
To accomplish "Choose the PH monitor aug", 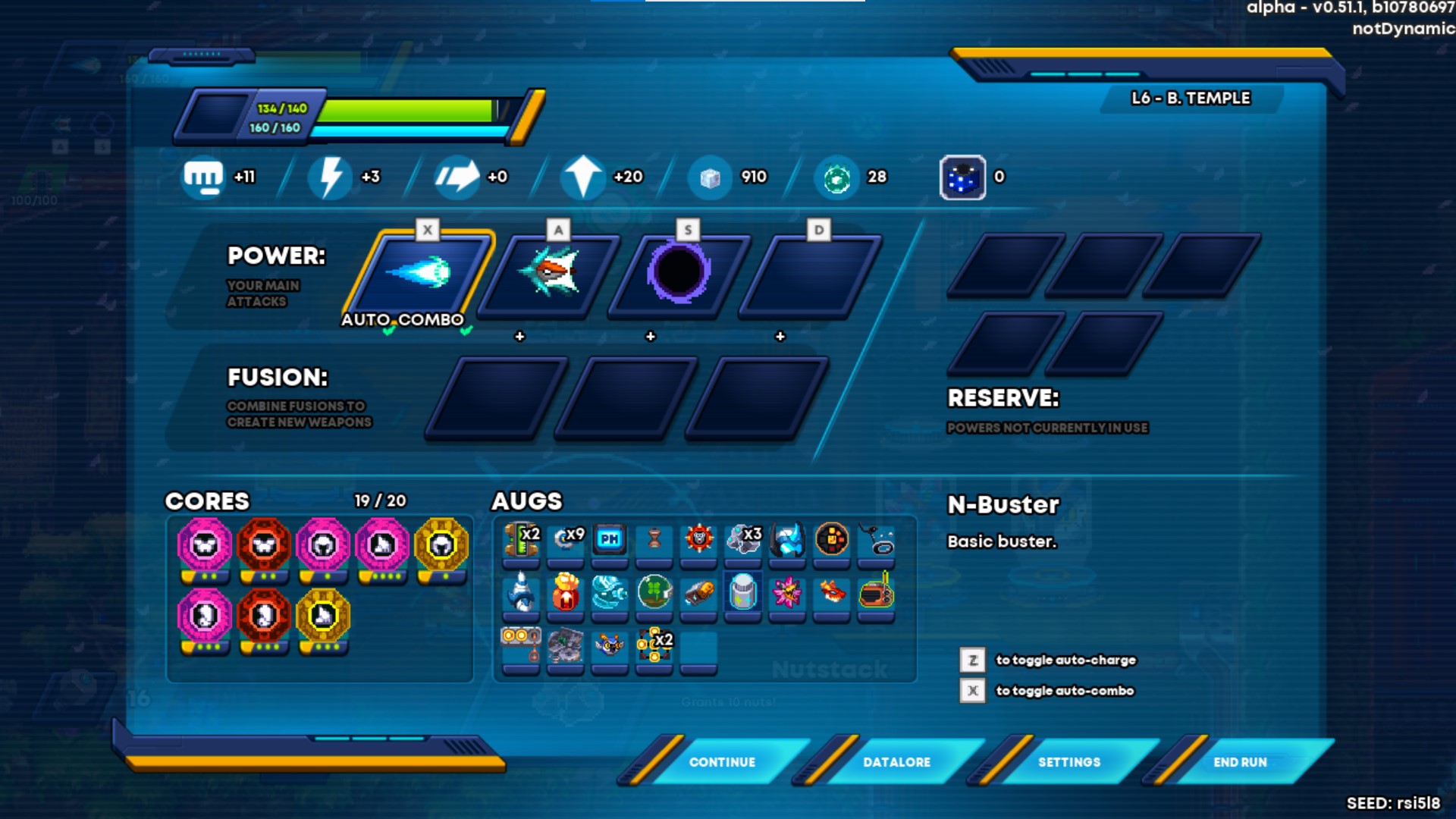I will pyautogui.click(x=610, y=539).
